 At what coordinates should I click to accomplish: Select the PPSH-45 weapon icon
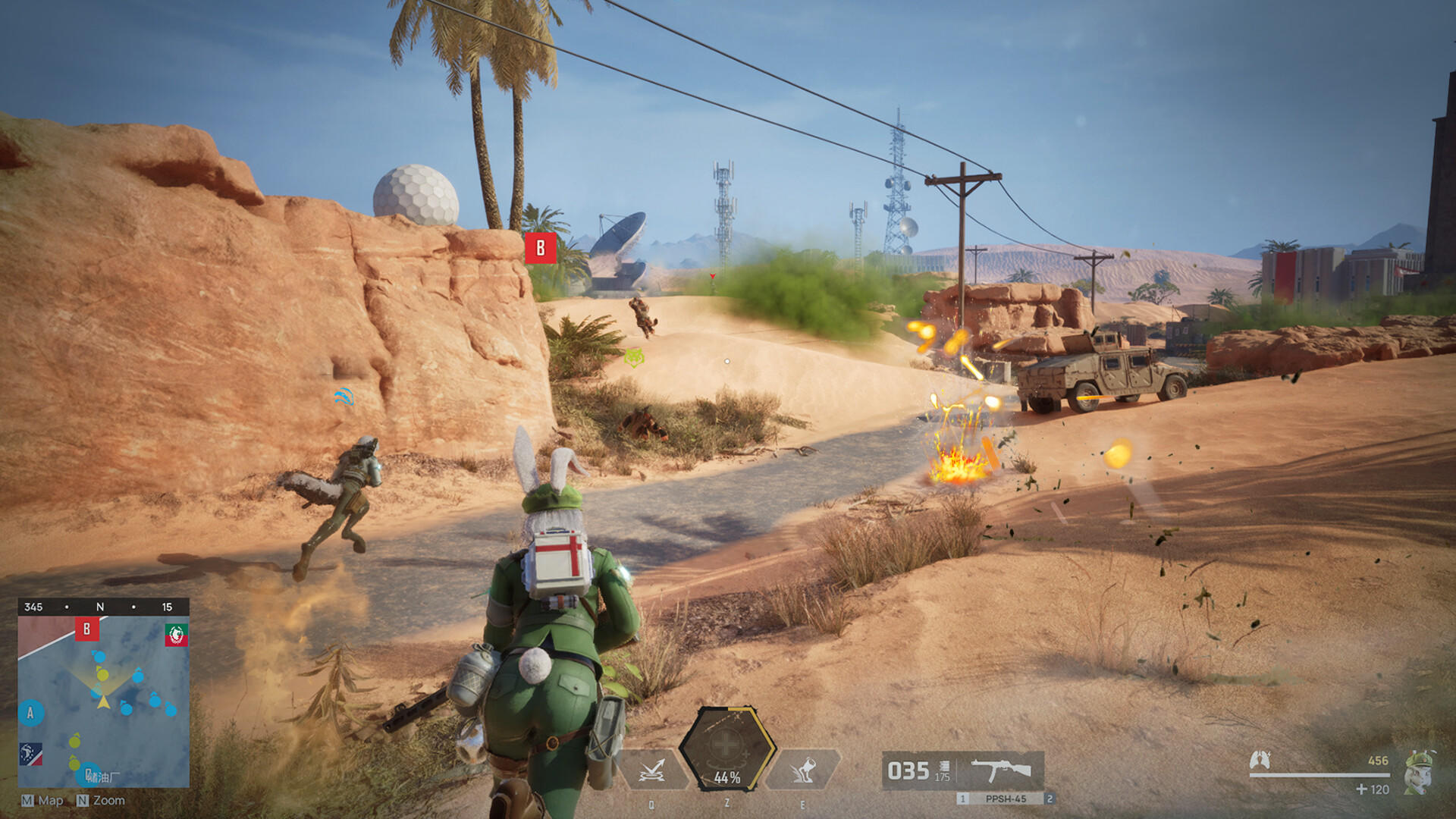(x=1000, y=771)
